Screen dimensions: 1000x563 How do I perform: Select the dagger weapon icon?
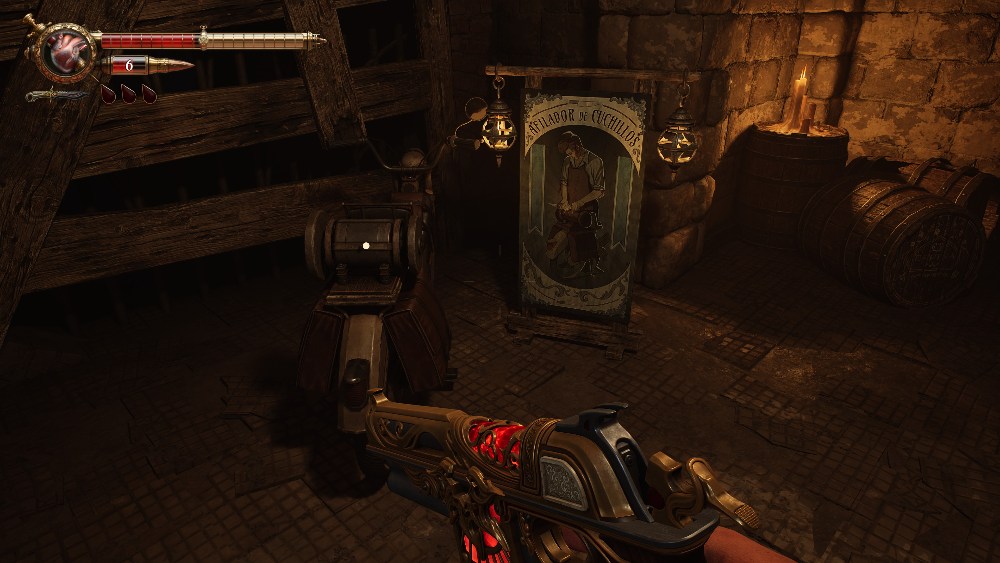56,95
